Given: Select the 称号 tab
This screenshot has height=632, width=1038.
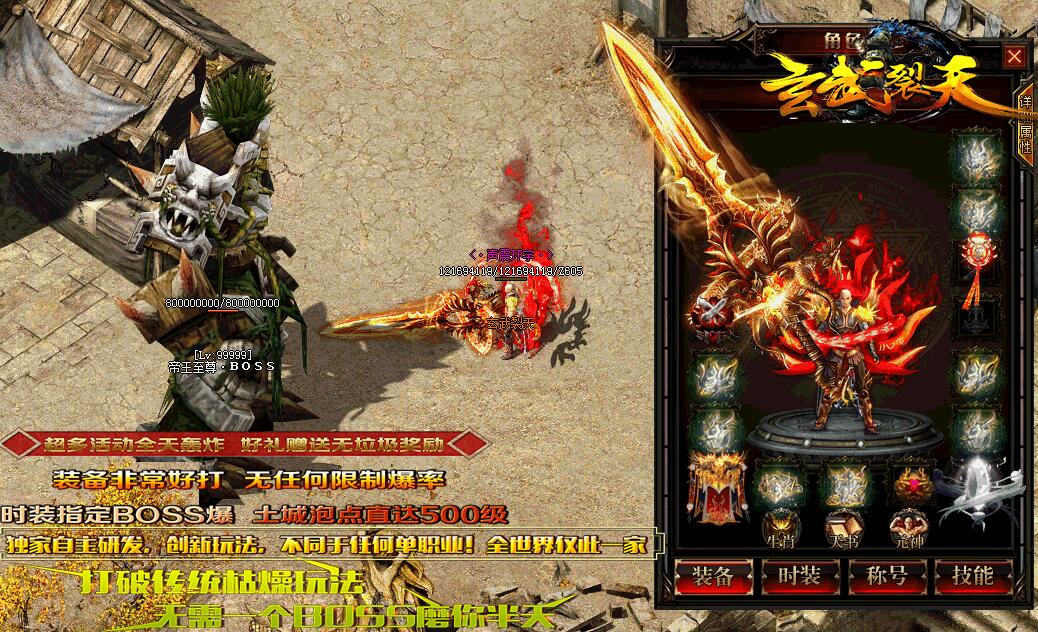Looking at the screenshot, I should click(886, 576).
